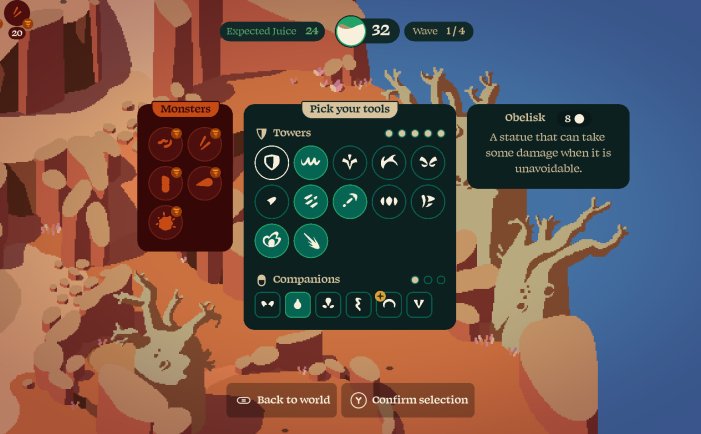Toggle the flower blossom tower icon

272,240
